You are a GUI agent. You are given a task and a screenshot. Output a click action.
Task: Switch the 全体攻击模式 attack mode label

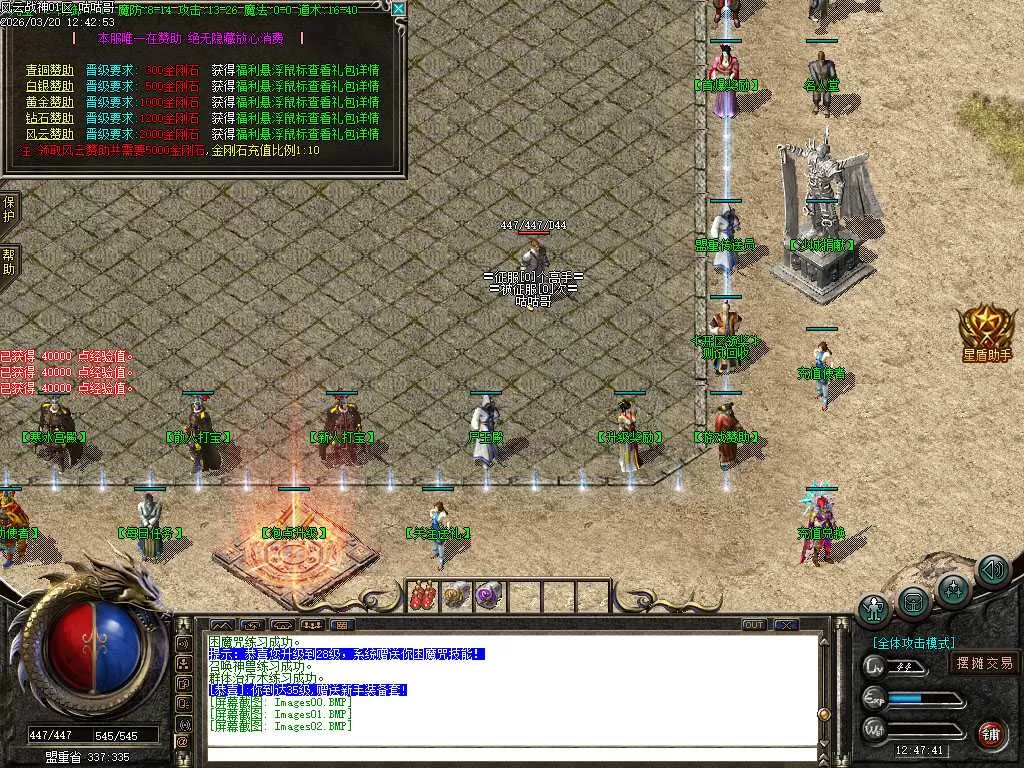pos(914,643)
